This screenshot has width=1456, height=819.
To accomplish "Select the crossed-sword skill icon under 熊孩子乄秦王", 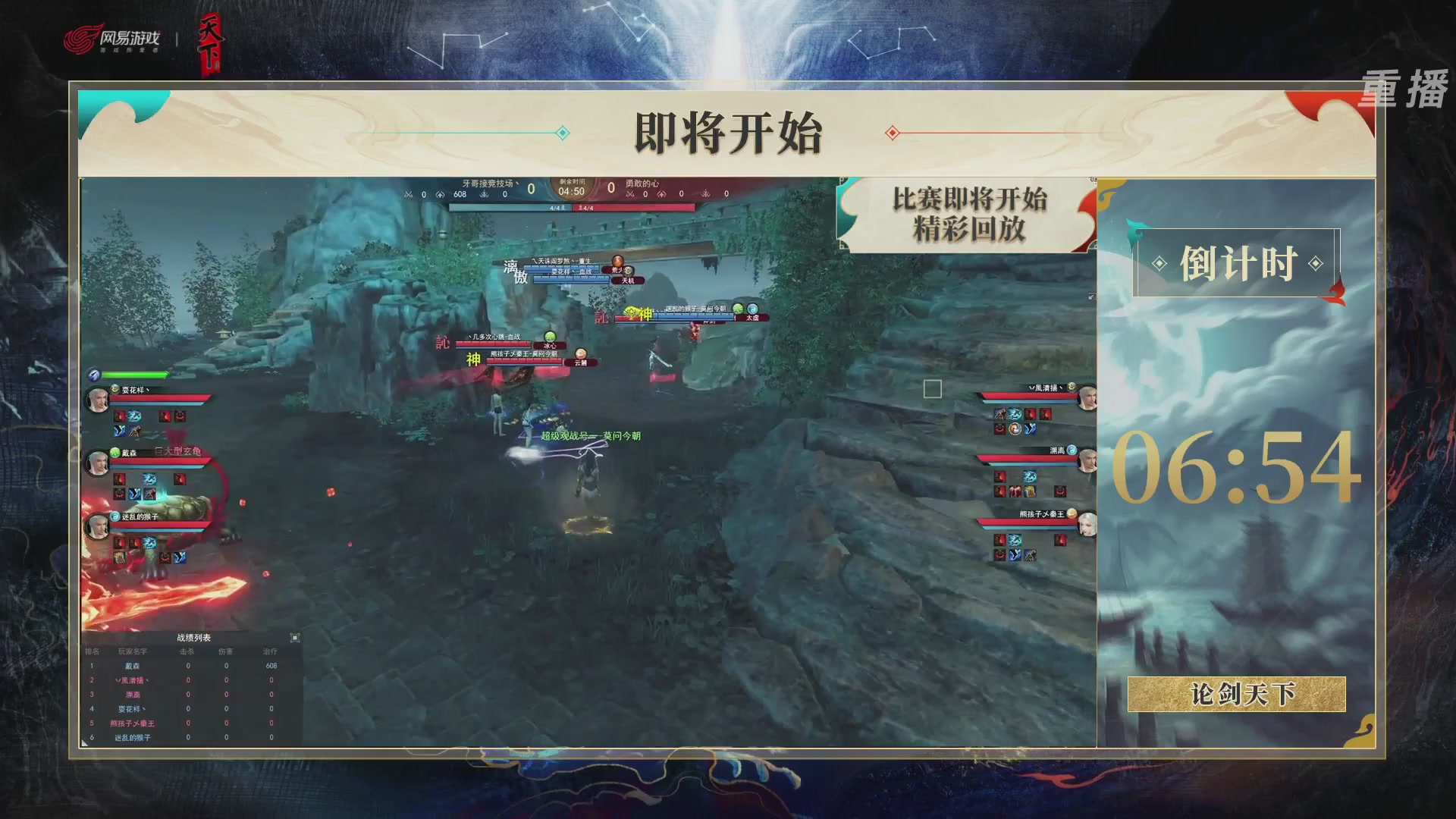I will (1029, 555).
